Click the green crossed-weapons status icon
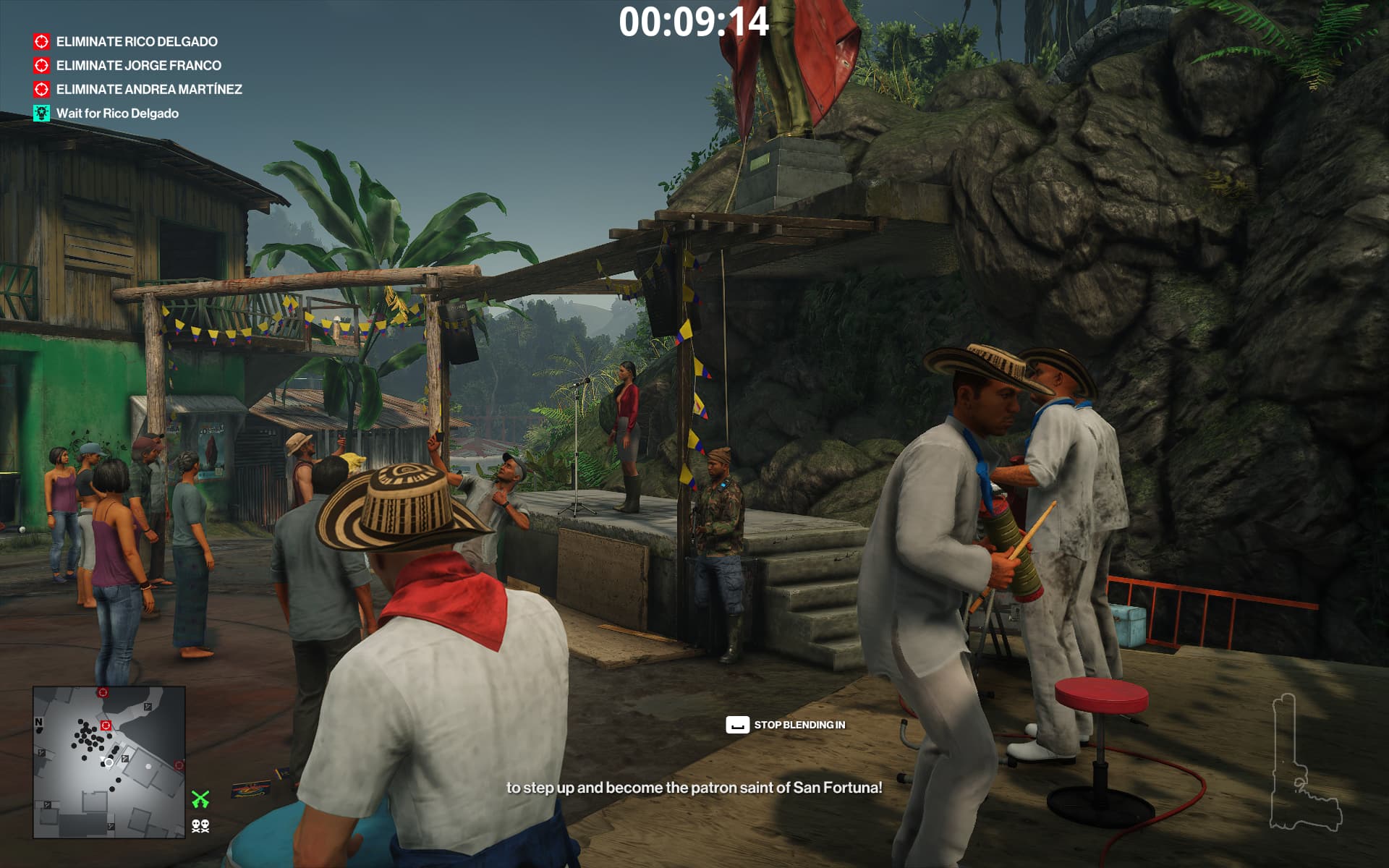This screenshot has height=868, width=1389. point(200,799)
